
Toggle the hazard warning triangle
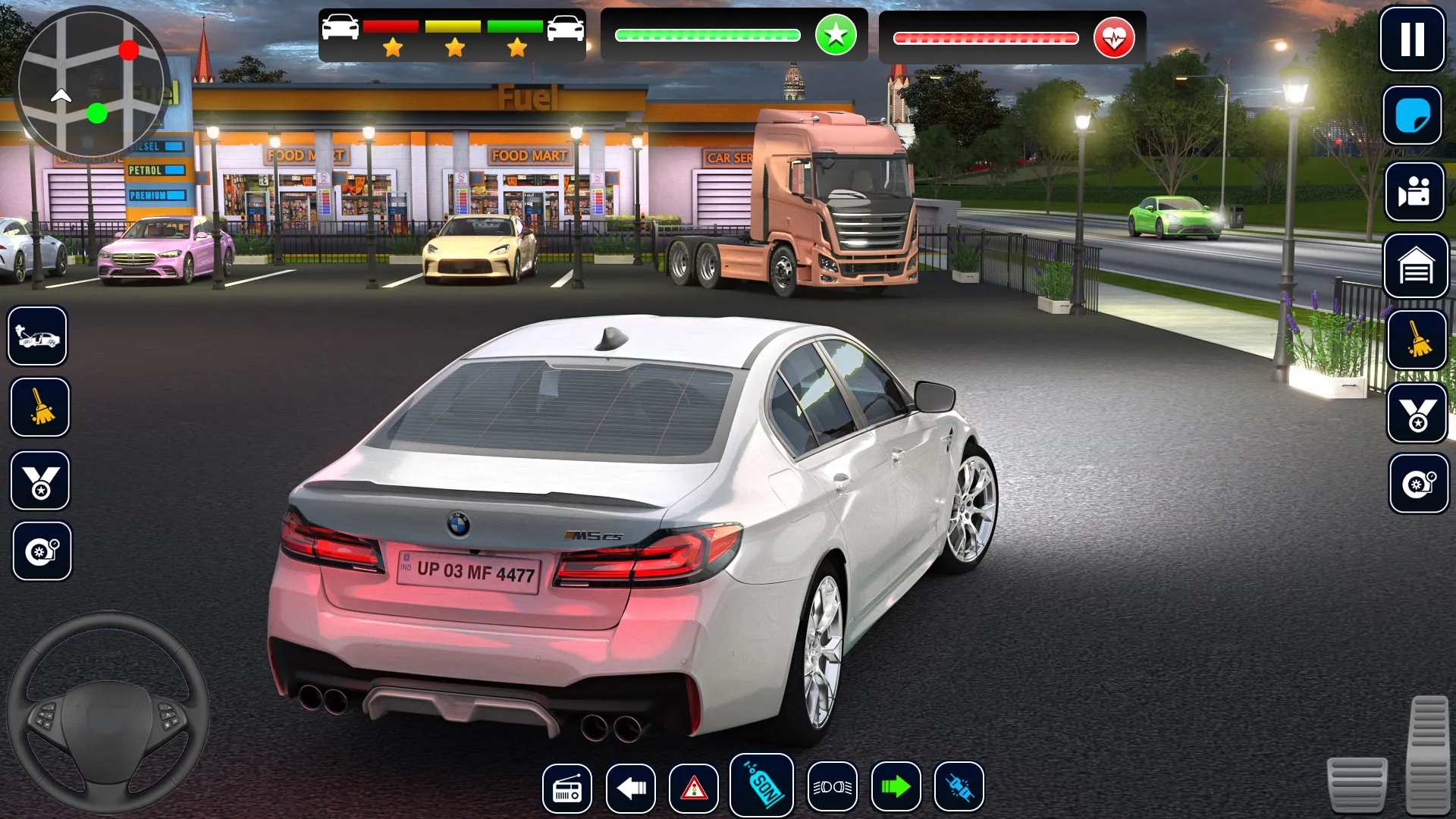[x=693, y=788]
